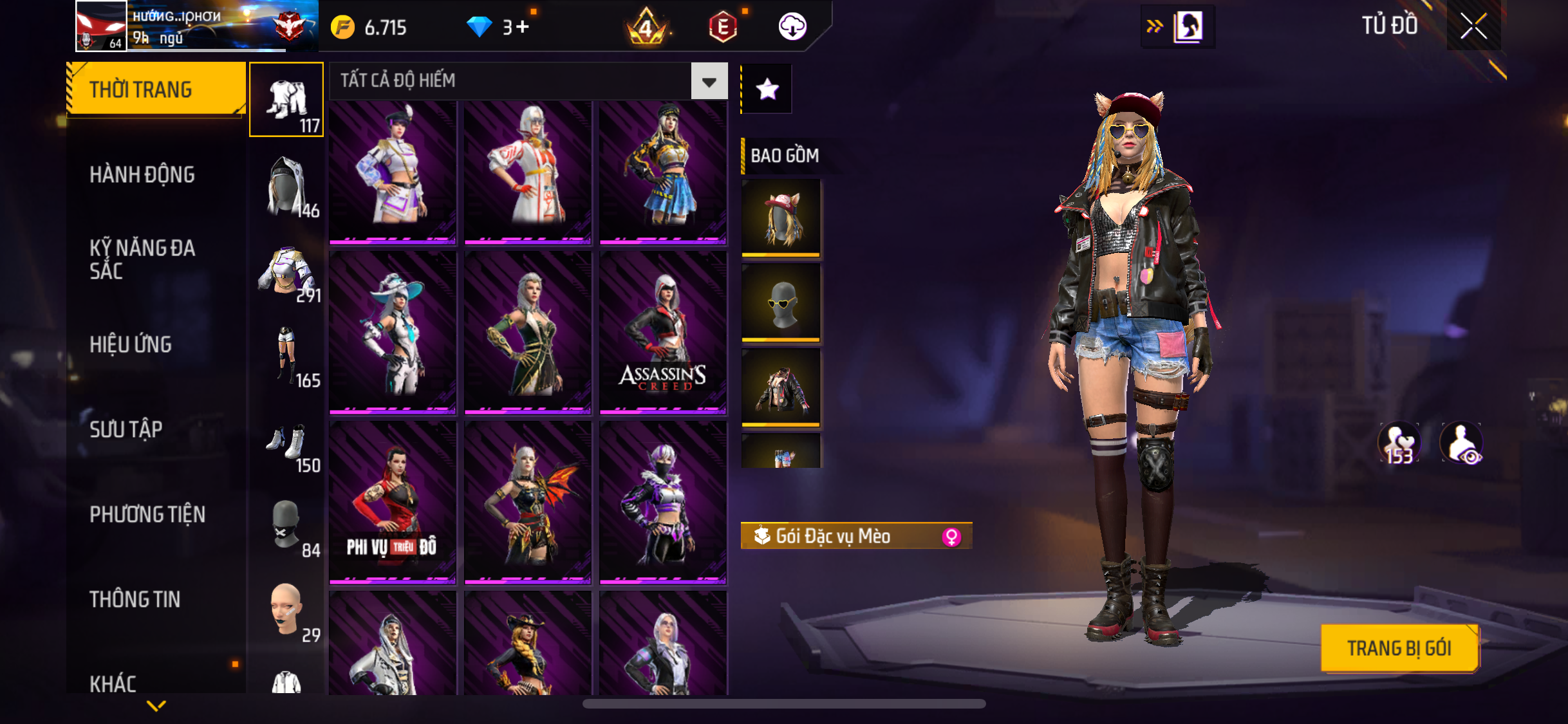Image resolution: width=1568 pixels, height=724 pixels.
Task: Open the Tất Cả Độ Hiếm rarity dropdown
Action: [709, 81]
